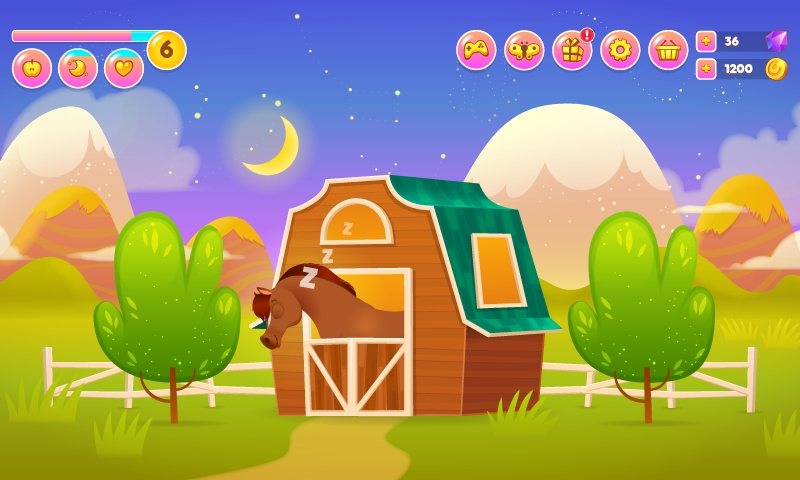
Task: Open the shopping basket store
Action: [x=668, y=50]
